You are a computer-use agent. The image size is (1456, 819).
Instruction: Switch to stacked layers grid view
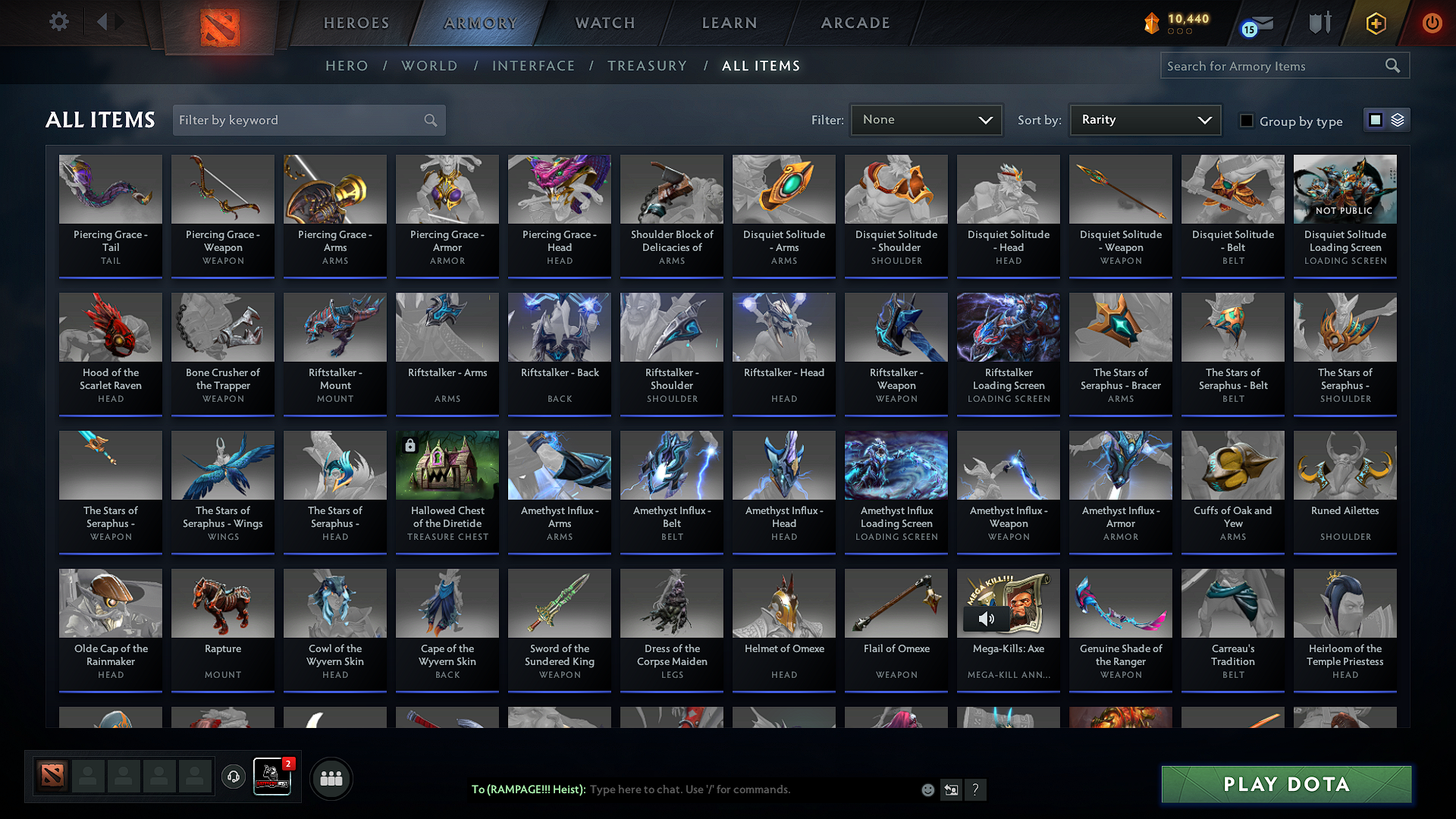click(x=1398, y=120)
